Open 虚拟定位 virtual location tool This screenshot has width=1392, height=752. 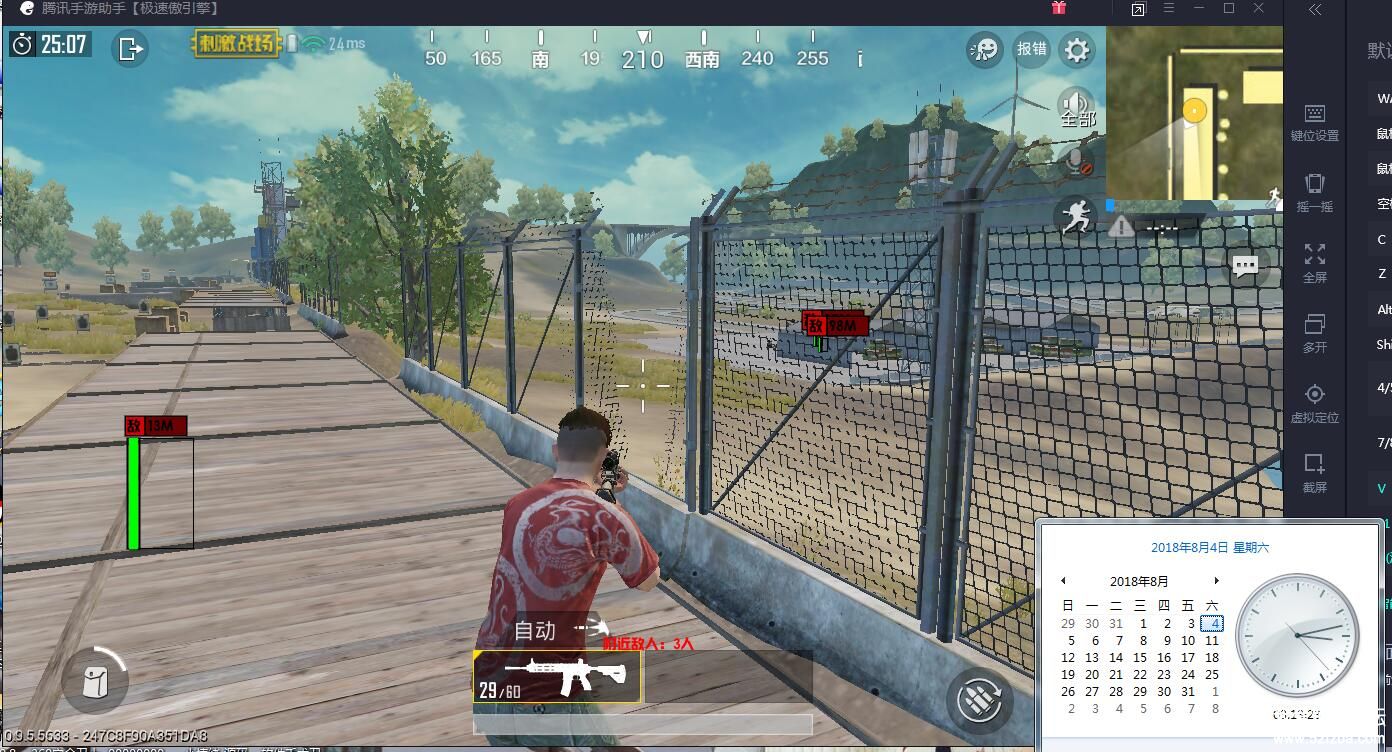(1314, 403)
